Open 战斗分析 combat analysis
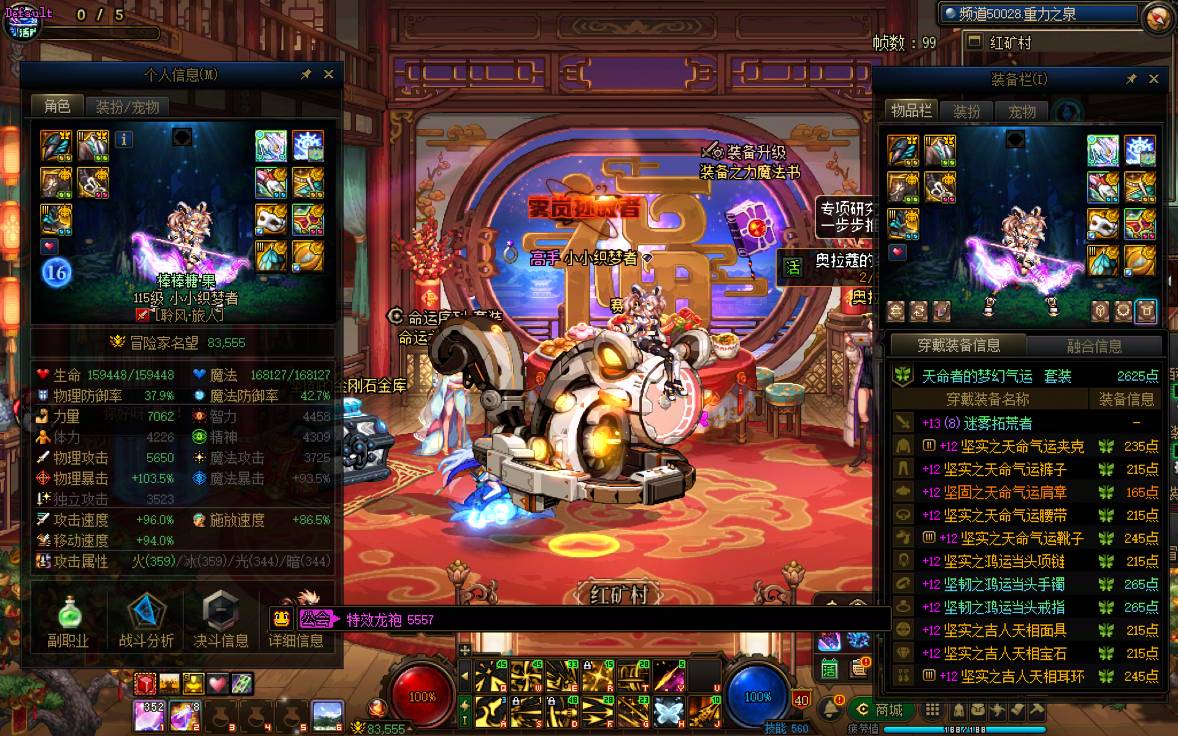Viewport: 1178px width, 736px height. (x=146, y=620)
